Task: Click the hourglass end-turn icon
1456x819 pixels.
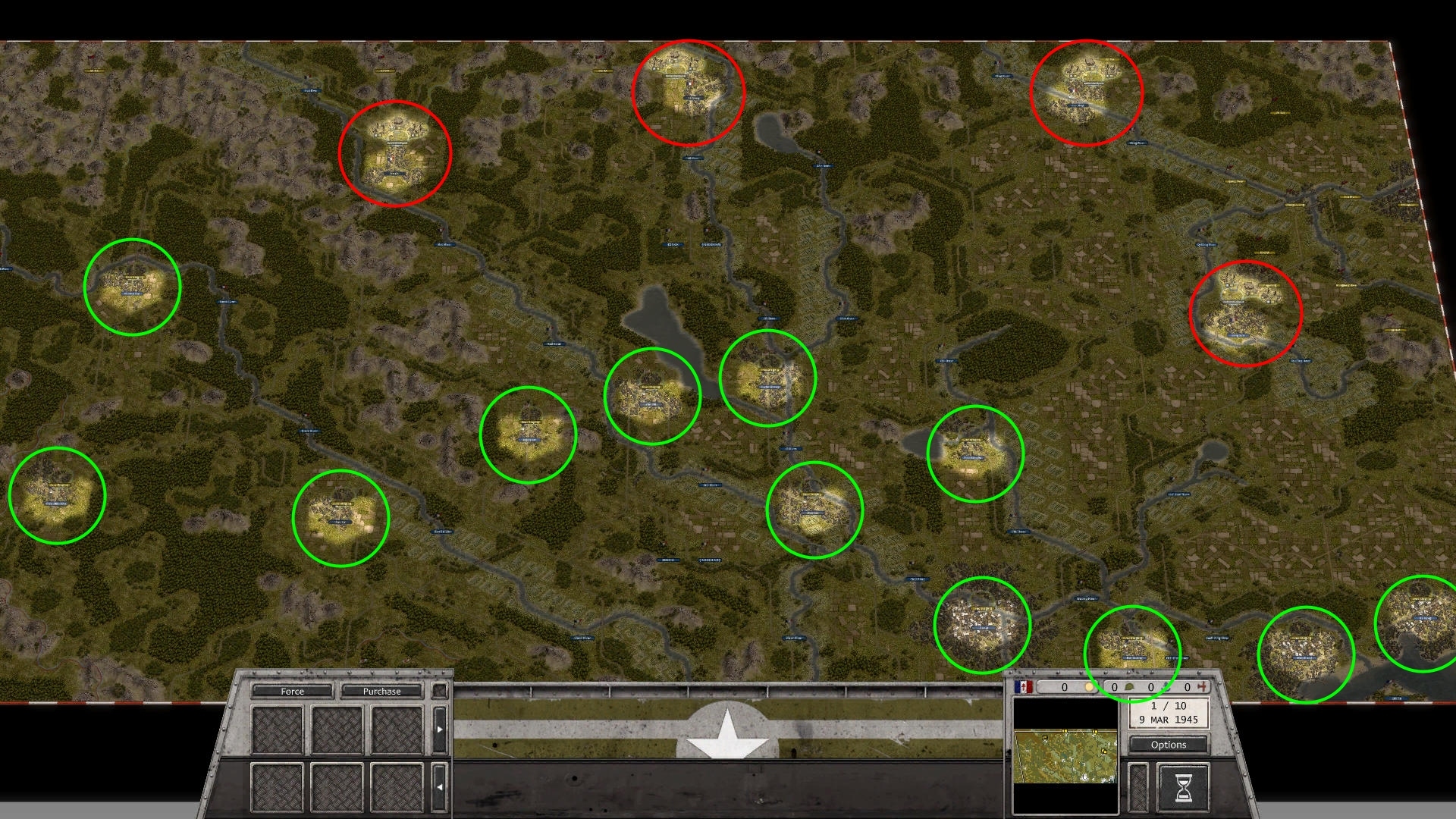Action: 1183,789
